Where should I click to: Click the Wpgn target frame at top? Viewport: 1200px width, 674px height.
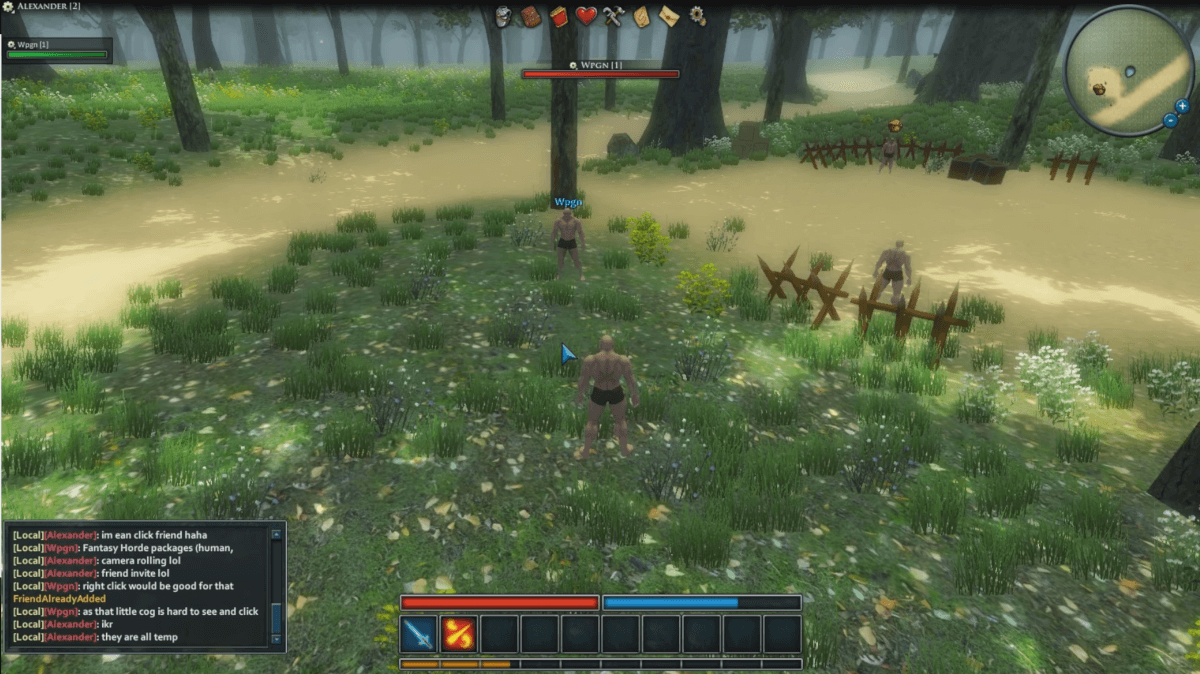600,69
